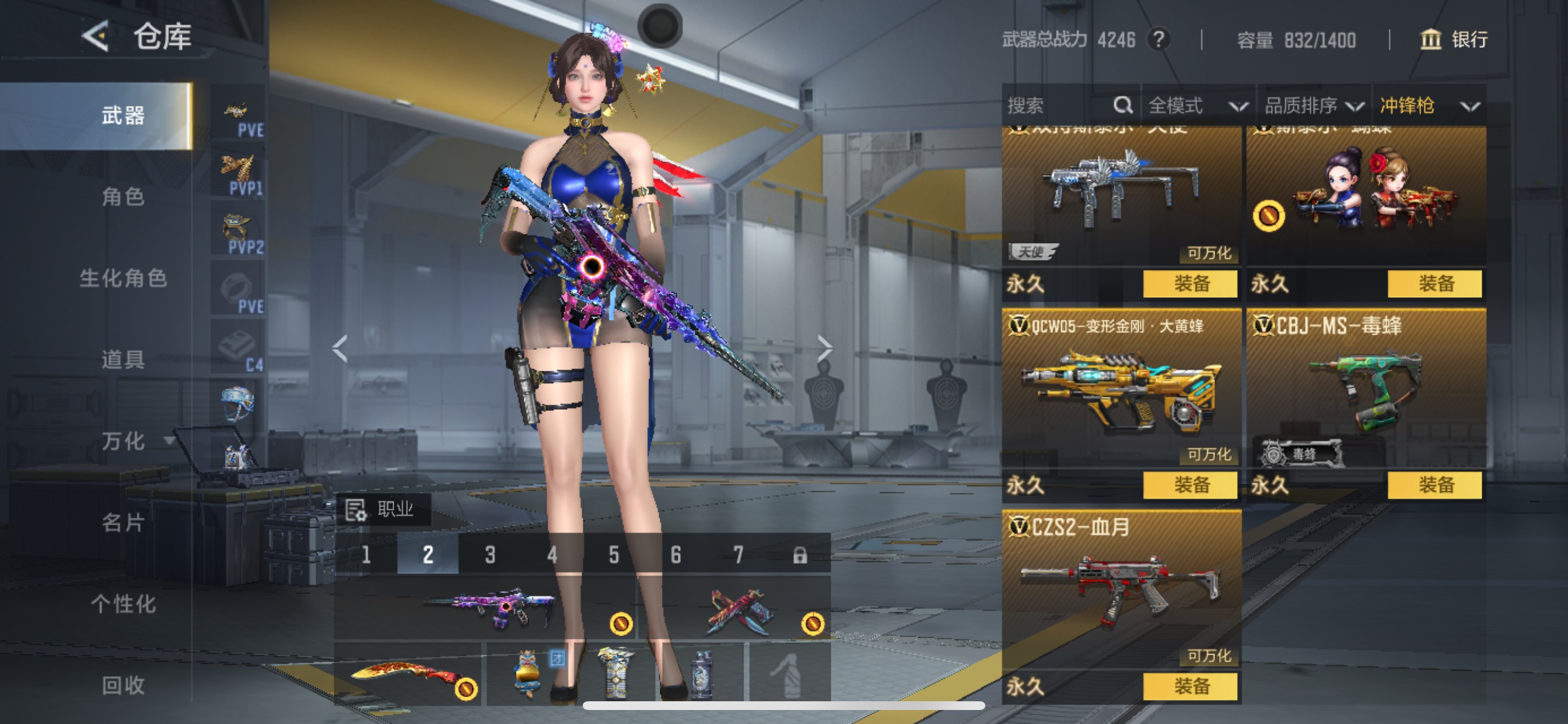Open the 银行 bank
1568x724 pixels.
click(1454, 40)
